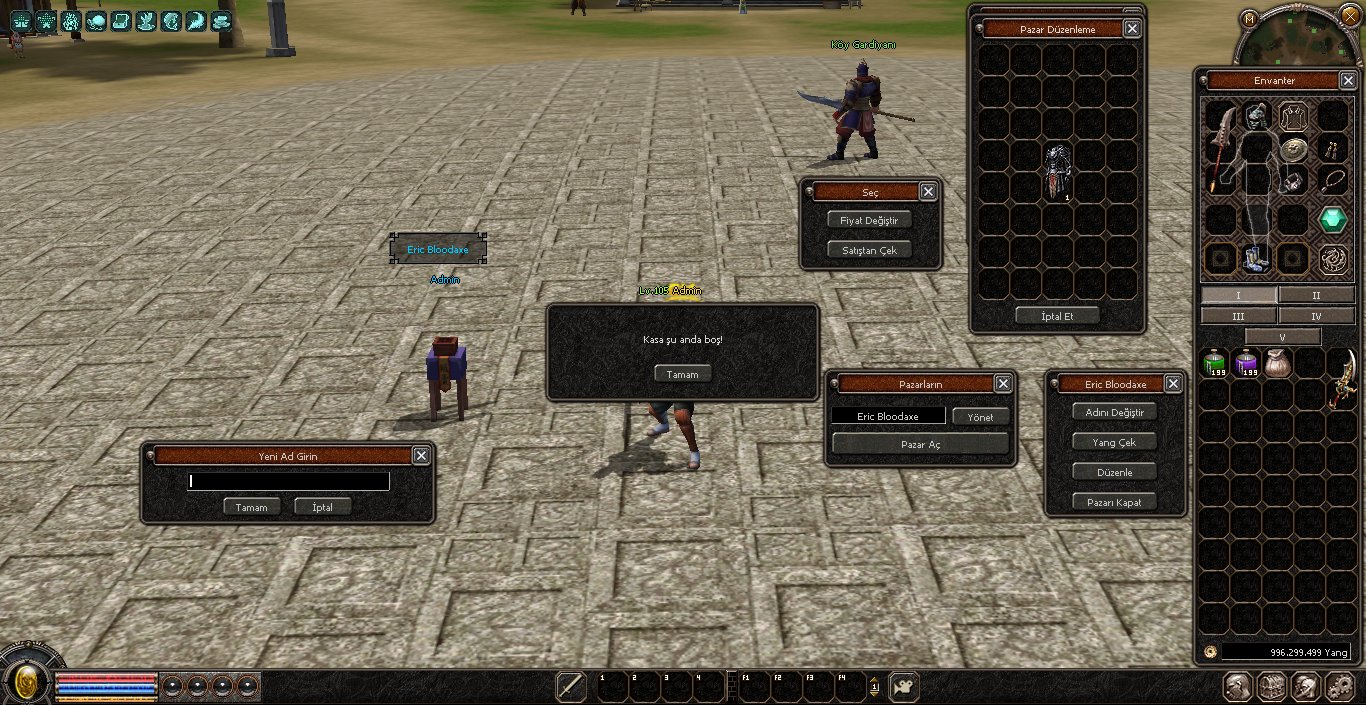The width and height of the screenshot is (1366, 705).
Task: Cancel the 'Yeni Ad Girin' dialog with İptal
Action: pos(322,507)
